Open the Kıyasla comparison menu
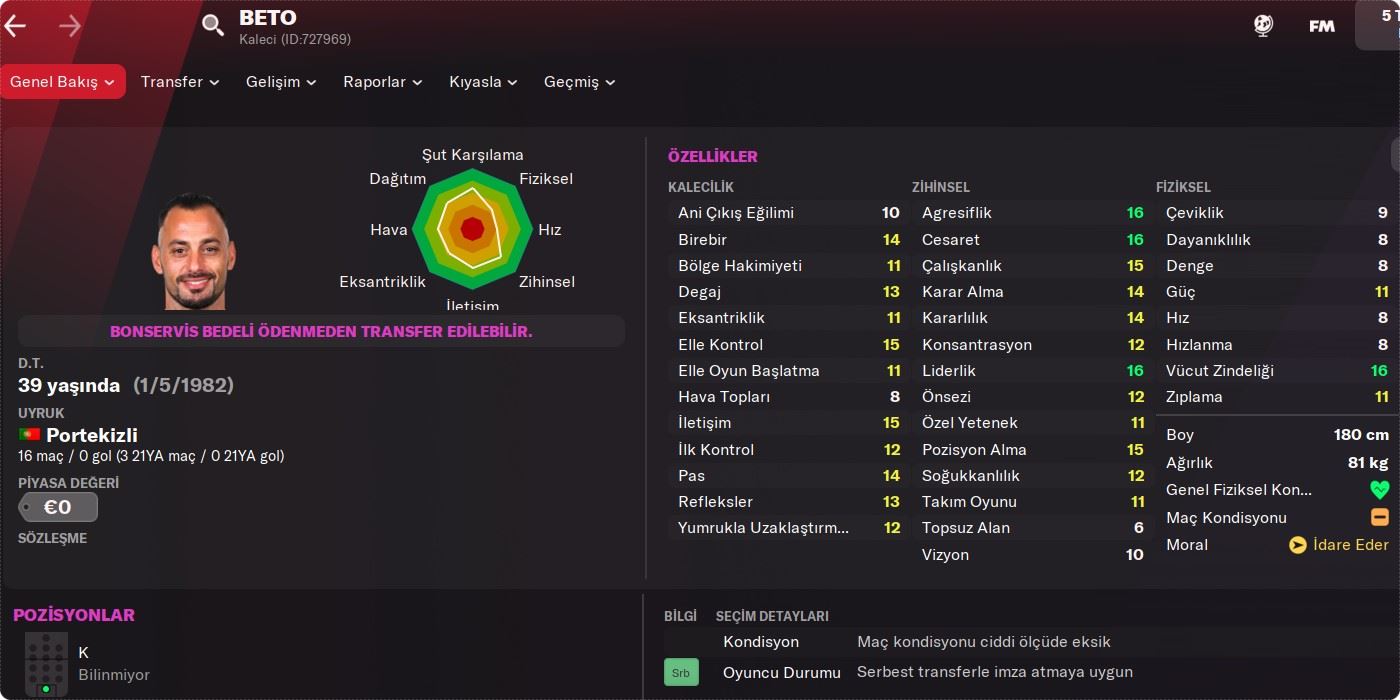 [483, 82]
